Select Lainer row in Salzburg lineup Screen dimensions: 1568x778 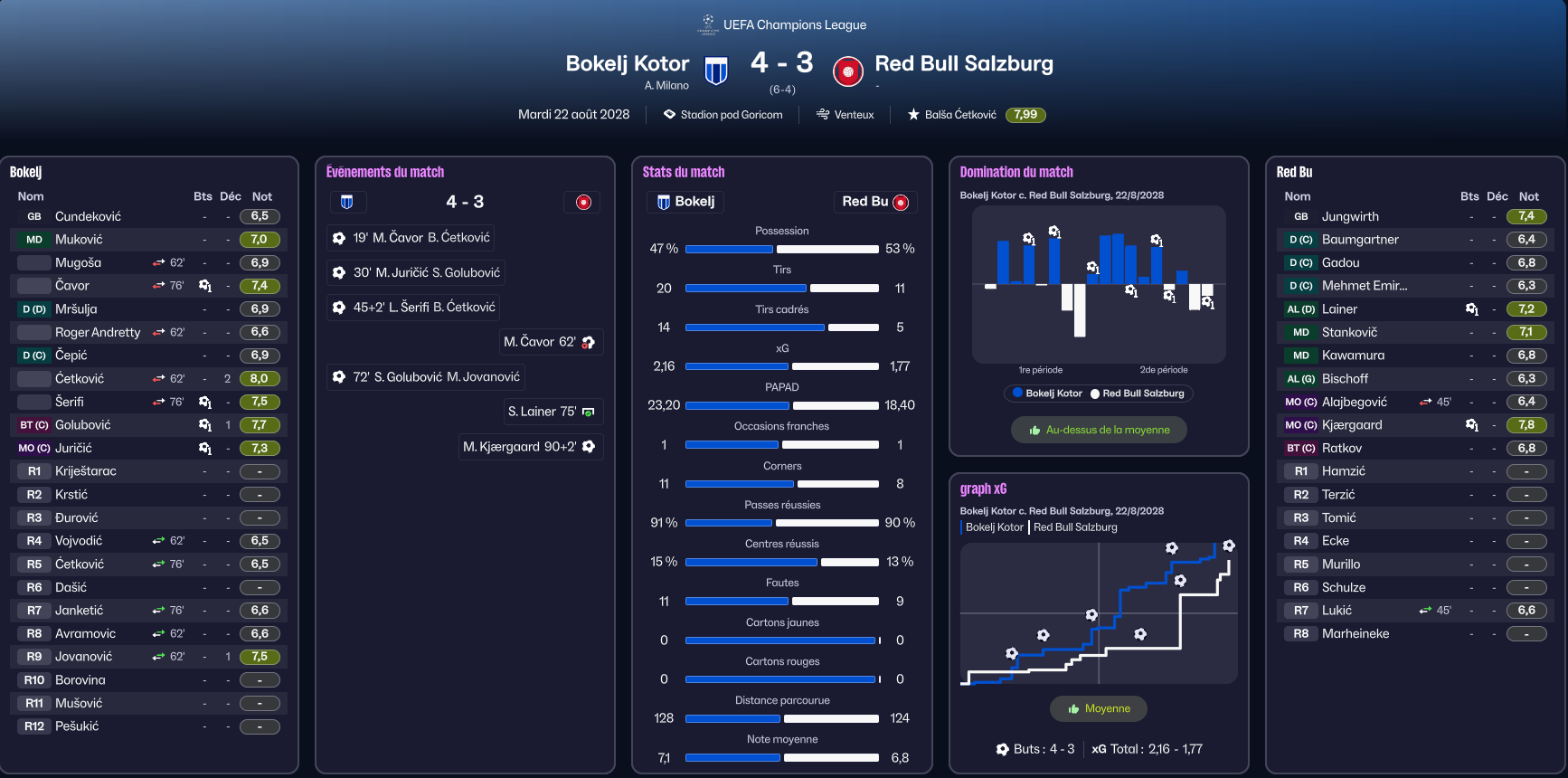(x=1339, y=309)
